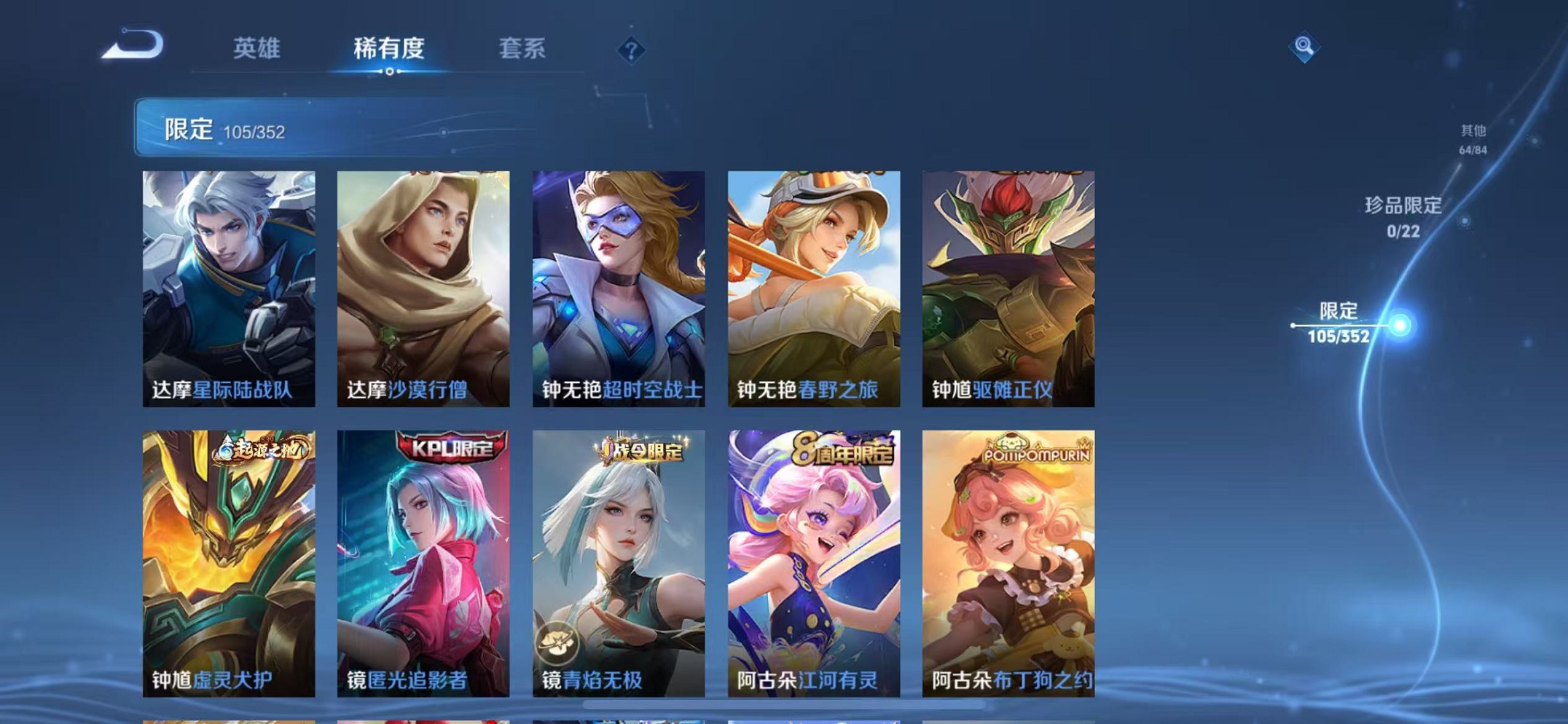
Task: Select the 稀有度 tab
Action: [390, 50]
